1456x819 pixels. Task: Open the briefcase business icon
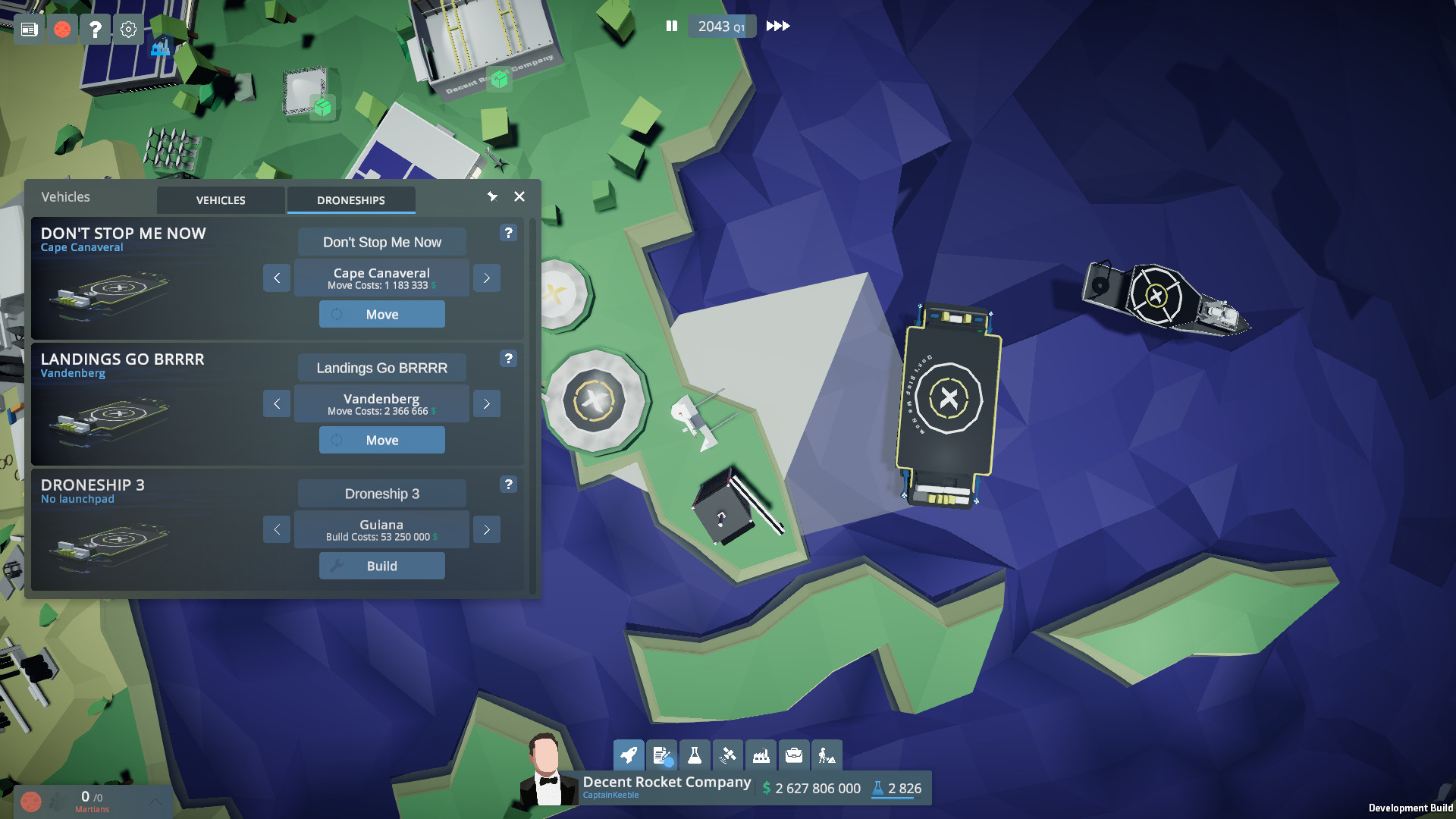pos(792,755)
